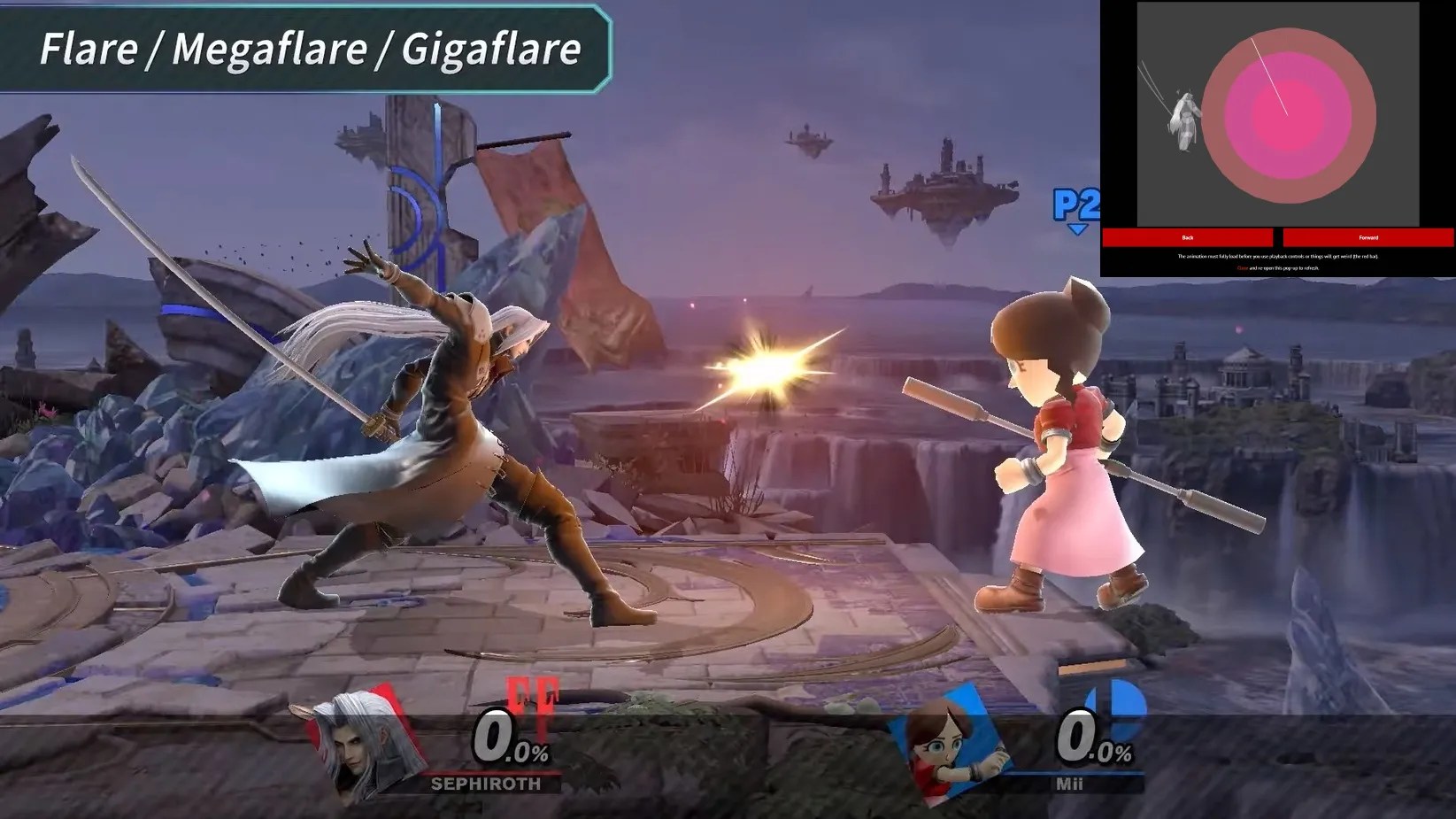This screenshot has width=1456, height=819.
Task: Click the Back playback button
Action: [1188, 238]
